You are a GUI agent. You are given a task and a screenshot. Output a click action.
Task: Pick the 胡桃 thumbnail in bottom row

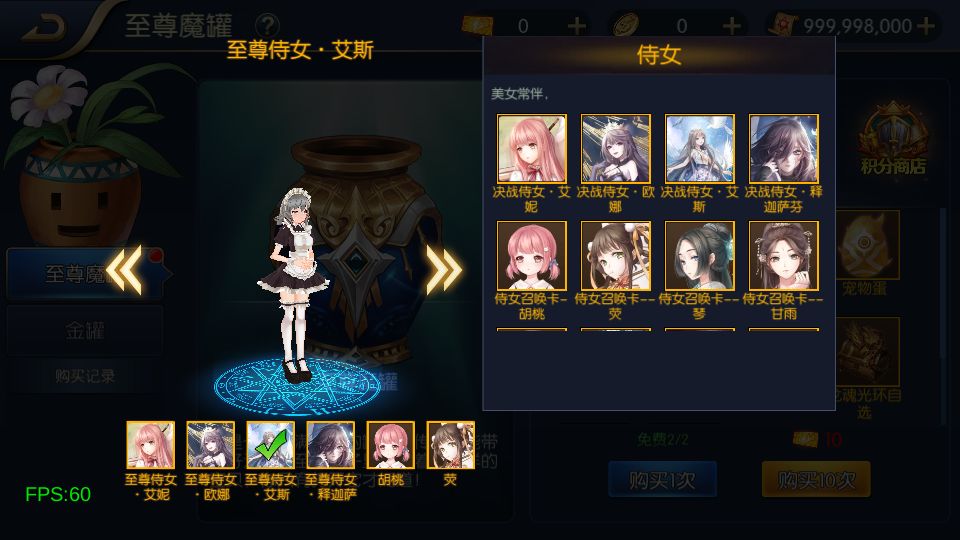coord(391,445)
